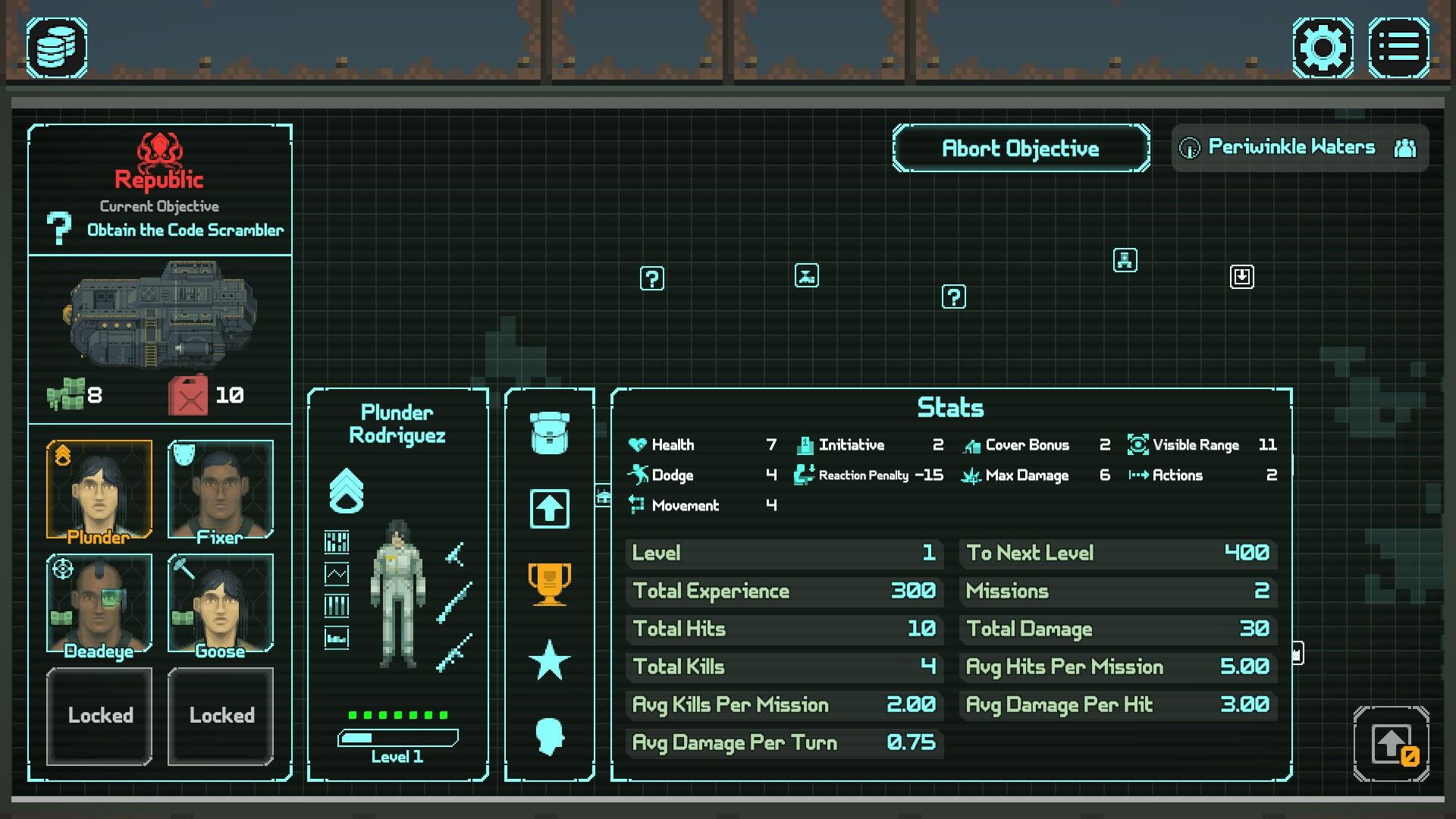Click the objective question mark icon

(x=58, y=227)
